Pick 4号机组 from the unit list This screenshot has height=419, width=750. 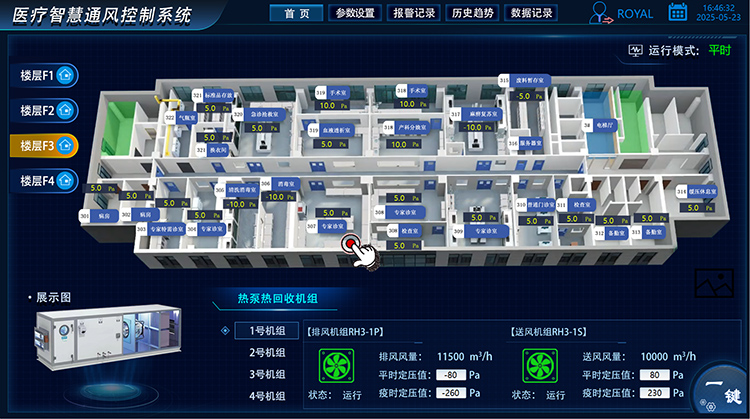point(267,396)
